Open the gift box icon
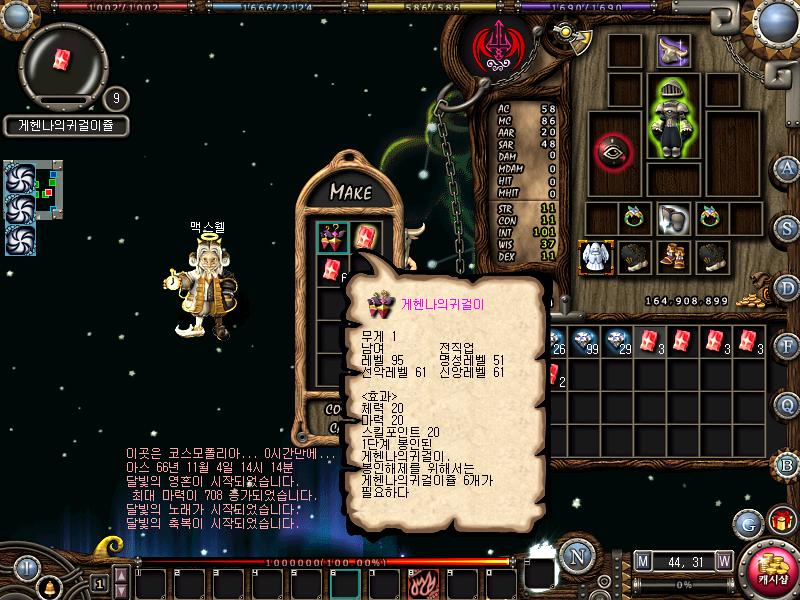800x600 pixels. [x=780, y=521]
